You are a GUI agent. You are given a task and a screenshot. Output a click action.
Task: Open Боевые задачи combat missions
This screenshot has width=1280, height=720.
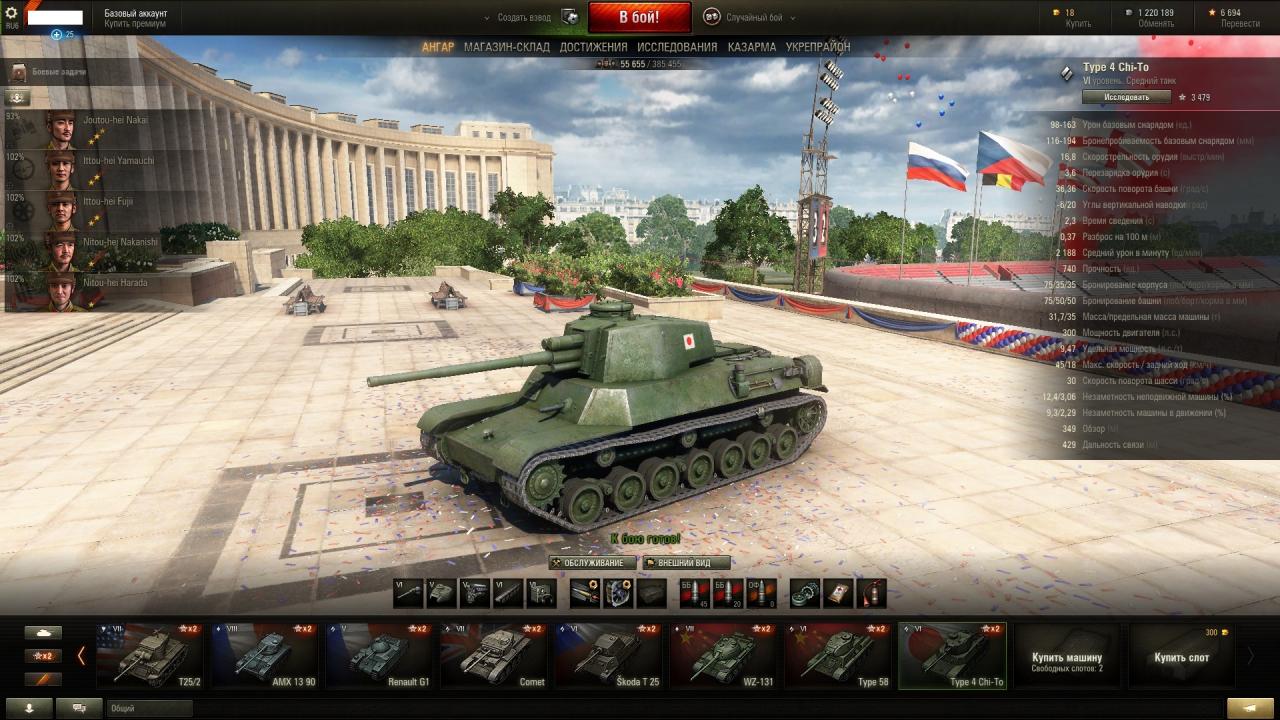58,72
